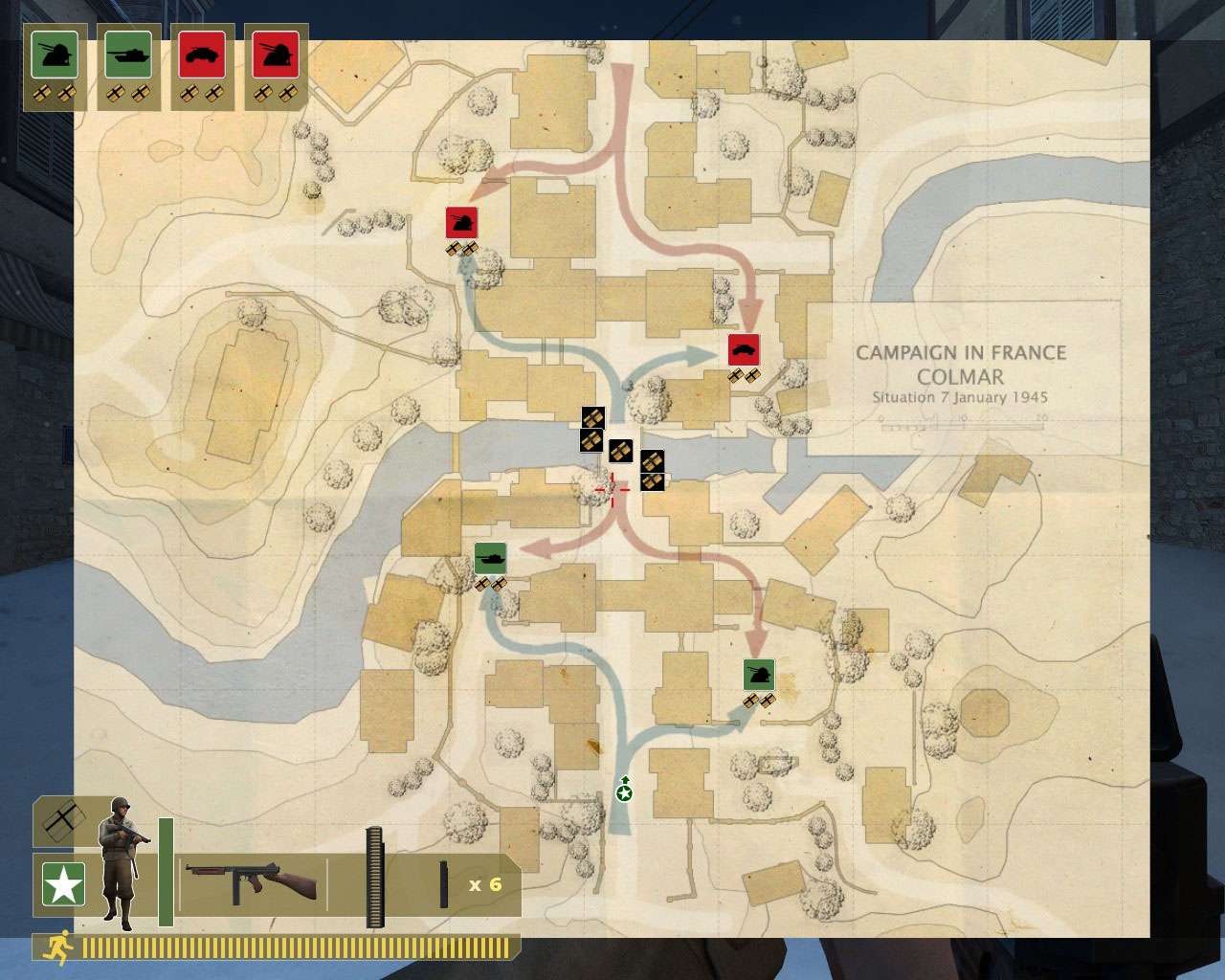Select the Thompson submachine gun weapon icon
This screenshot has height=980, width=1225.
tap(251, 881)
